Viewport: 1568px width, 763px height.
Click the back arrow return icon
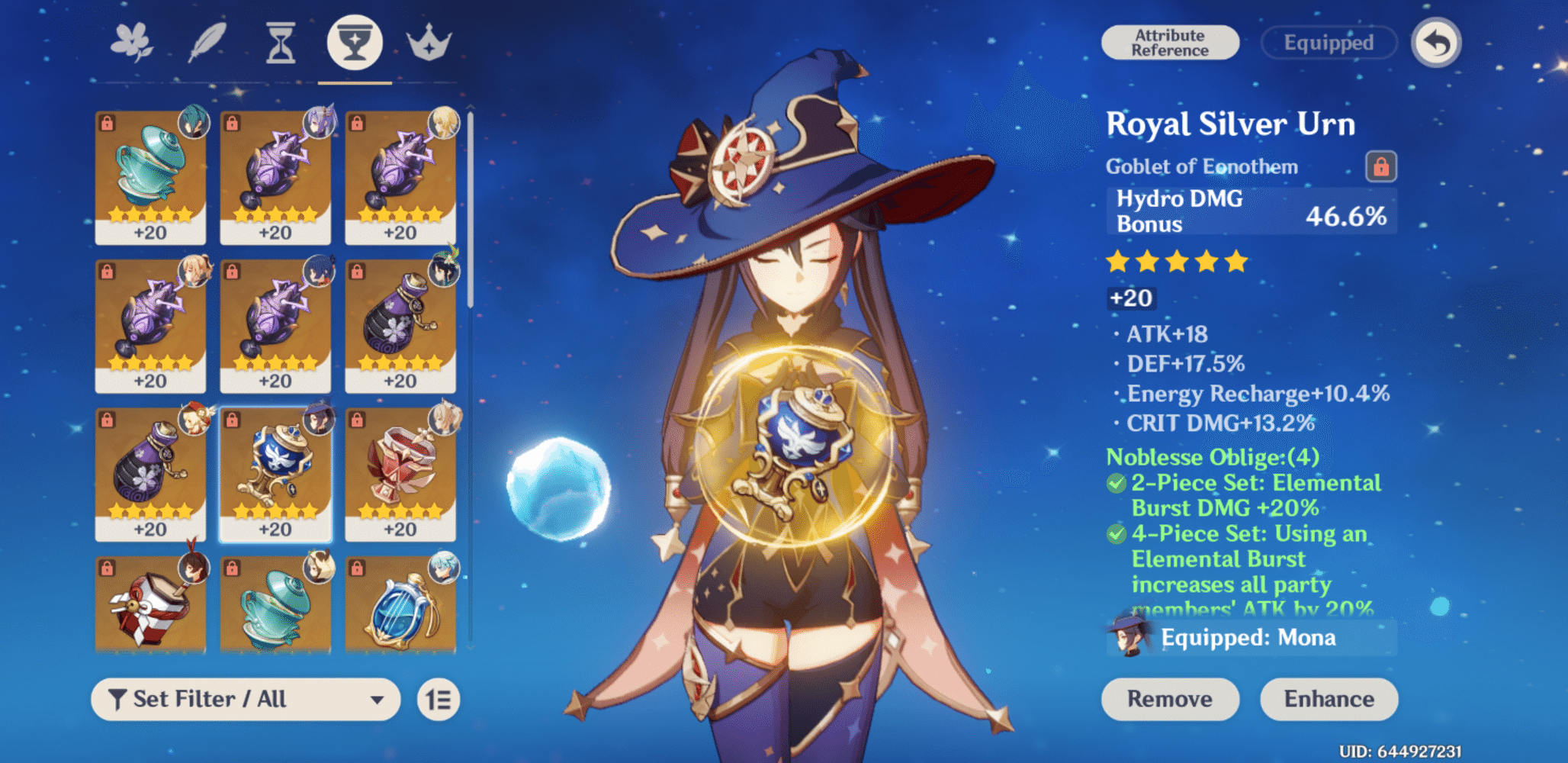point(1438,43)
